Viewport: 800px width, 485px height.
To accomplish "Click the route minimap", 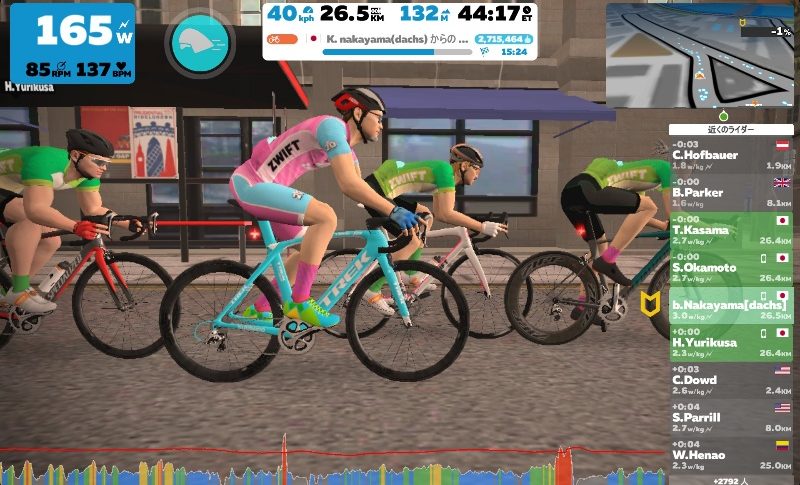I will pyautogui.click(x=699, y=54).
